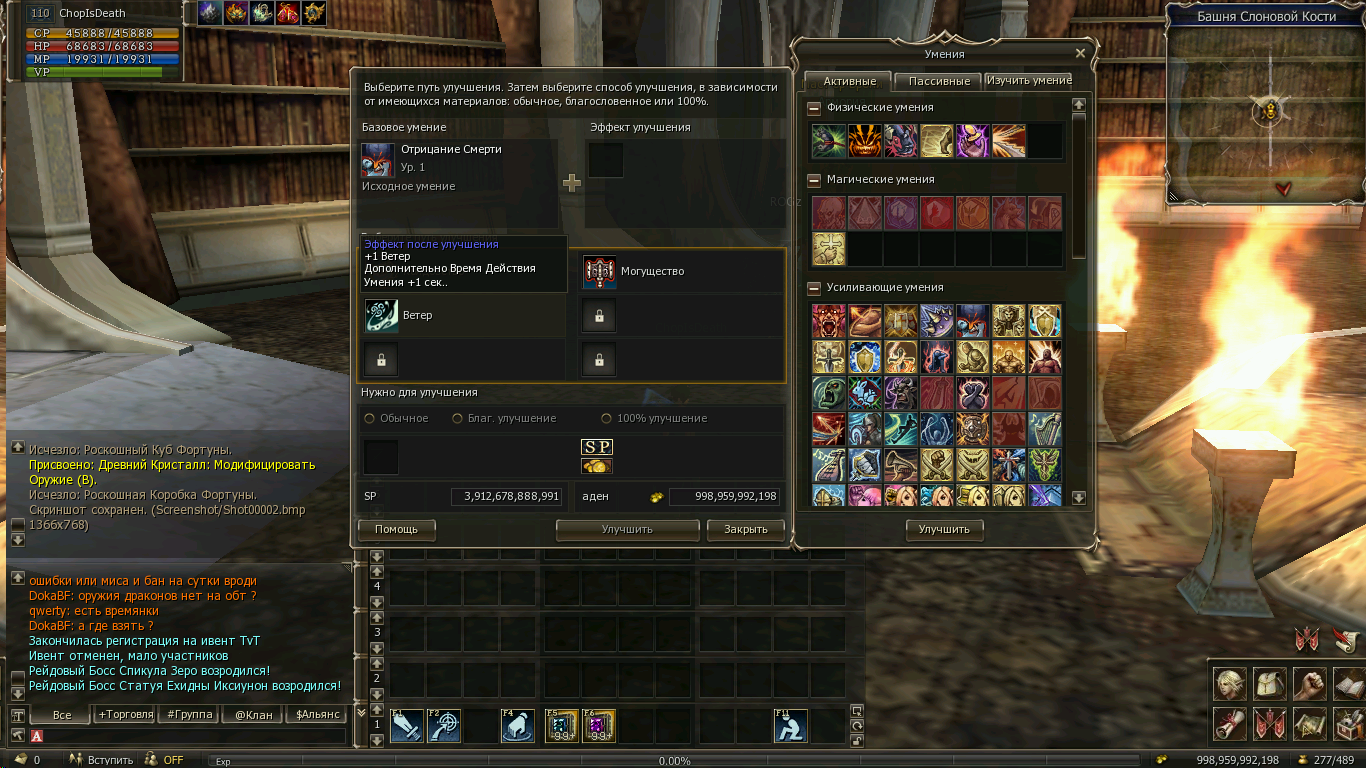This screenshot has height=768, width=1366.
Task: Choose the Благ. улучшение option
Action: tap(458, 418)
